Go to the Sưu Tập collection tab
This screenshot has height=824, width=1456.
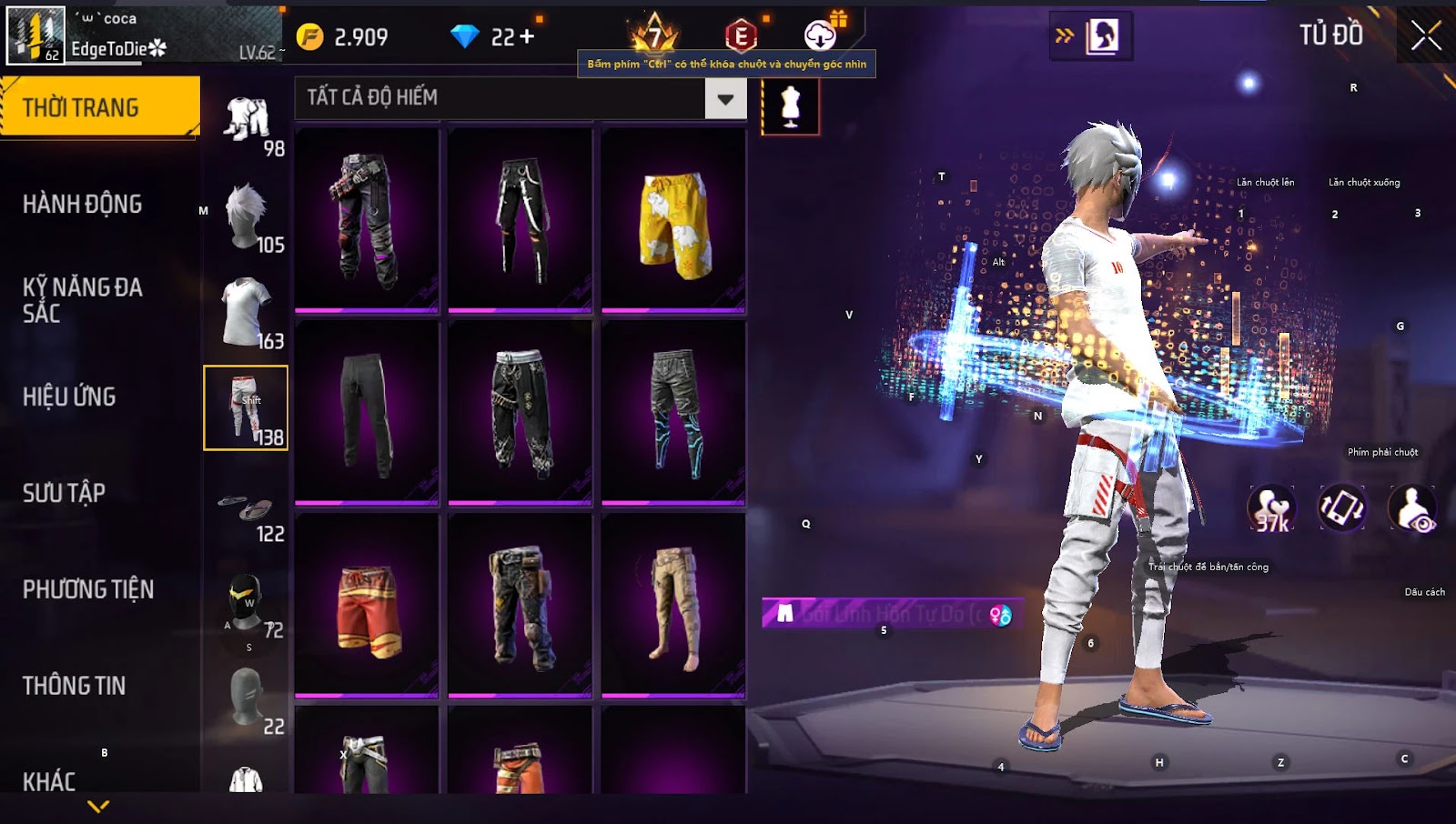(64, 493)
